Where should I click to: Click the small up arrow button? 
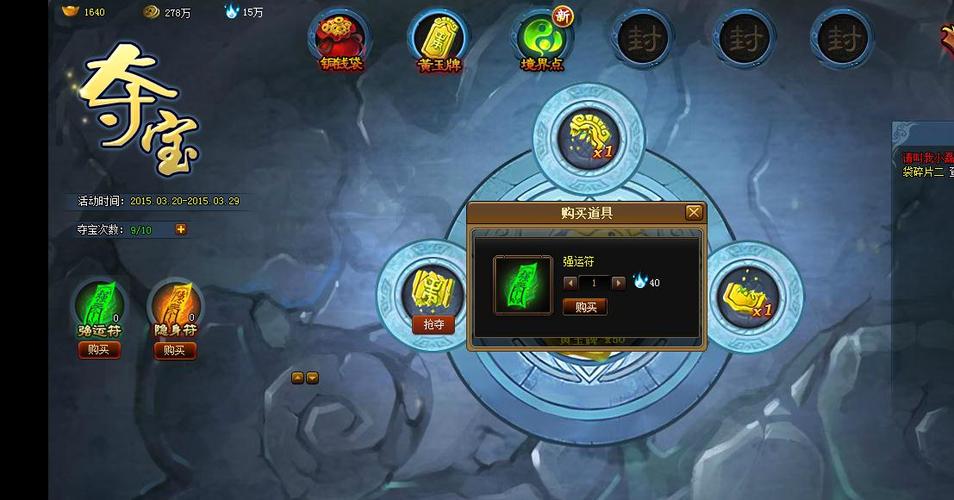[x=298, y=377]
